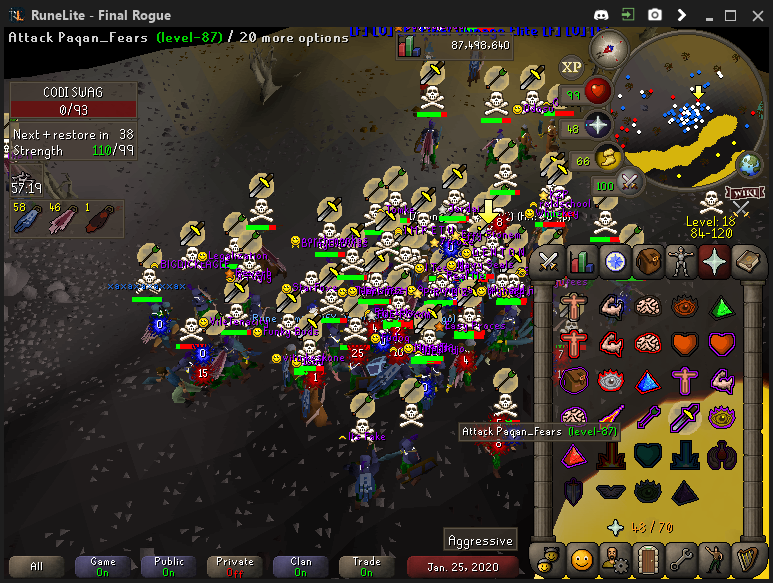Toggle the XP drops button

click(571, 67)
